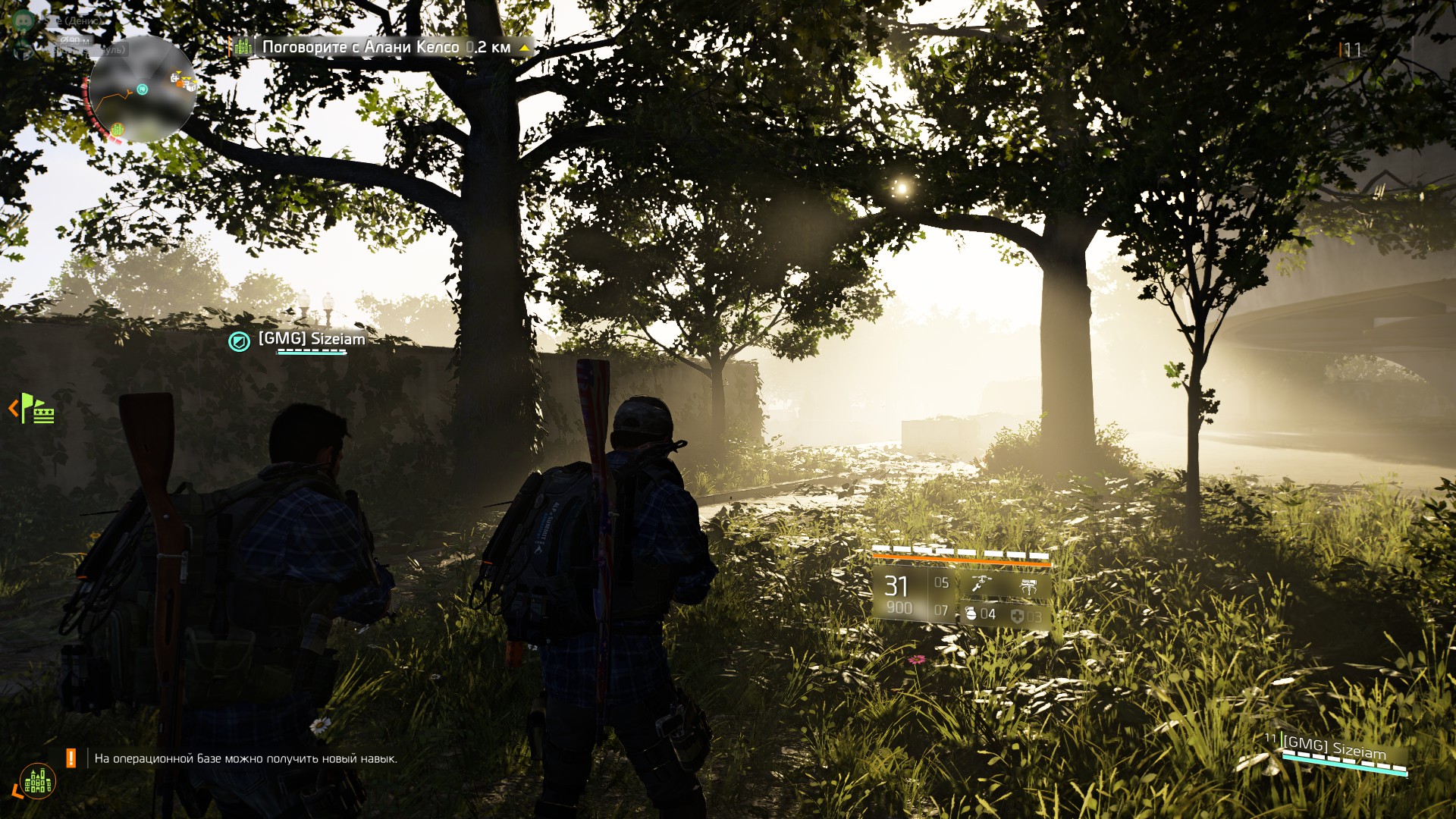Click the cyan teammate marker on minimap
1456x819 pixels.
pos(142,89)
